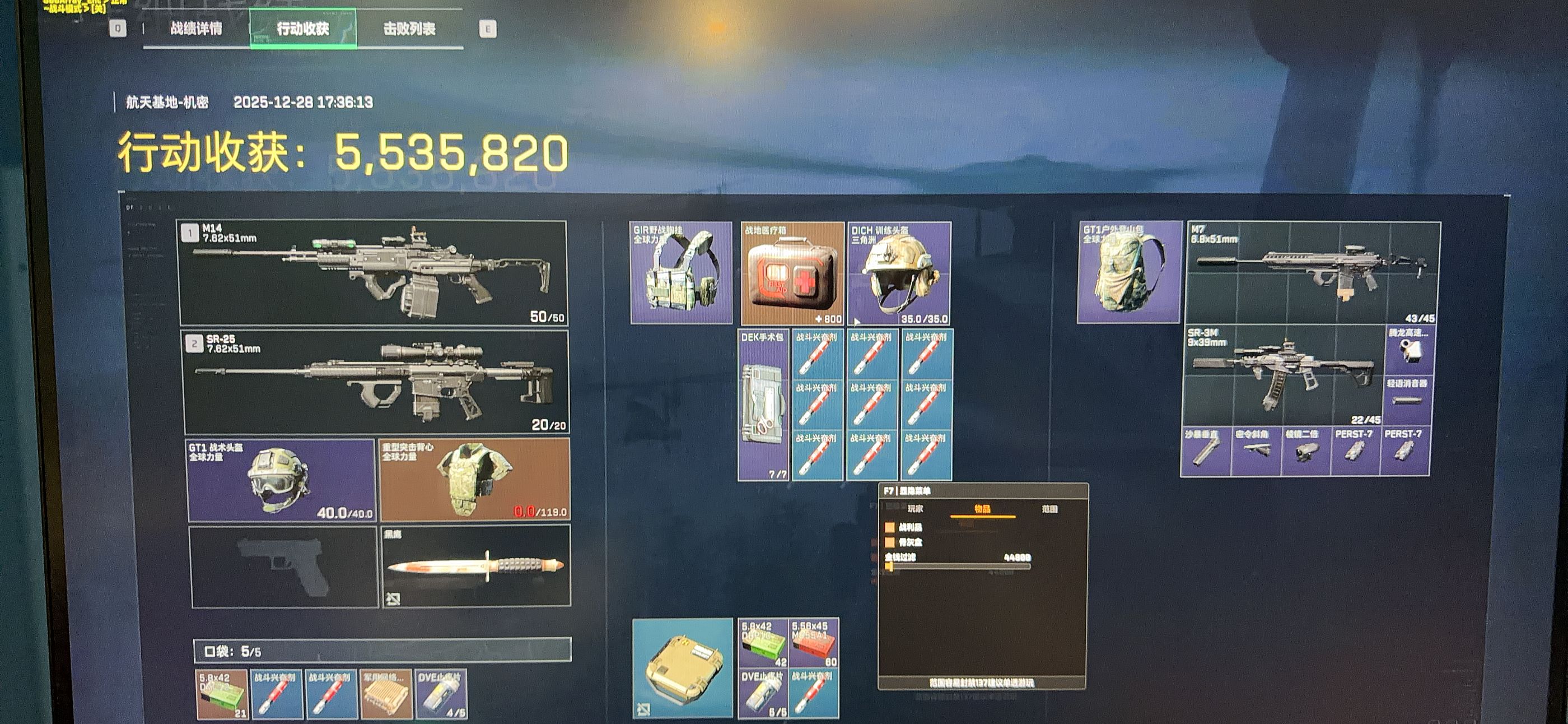Open the GT1户外登山包 backpack slot

pyautogui.click(x=1130, y=272)
